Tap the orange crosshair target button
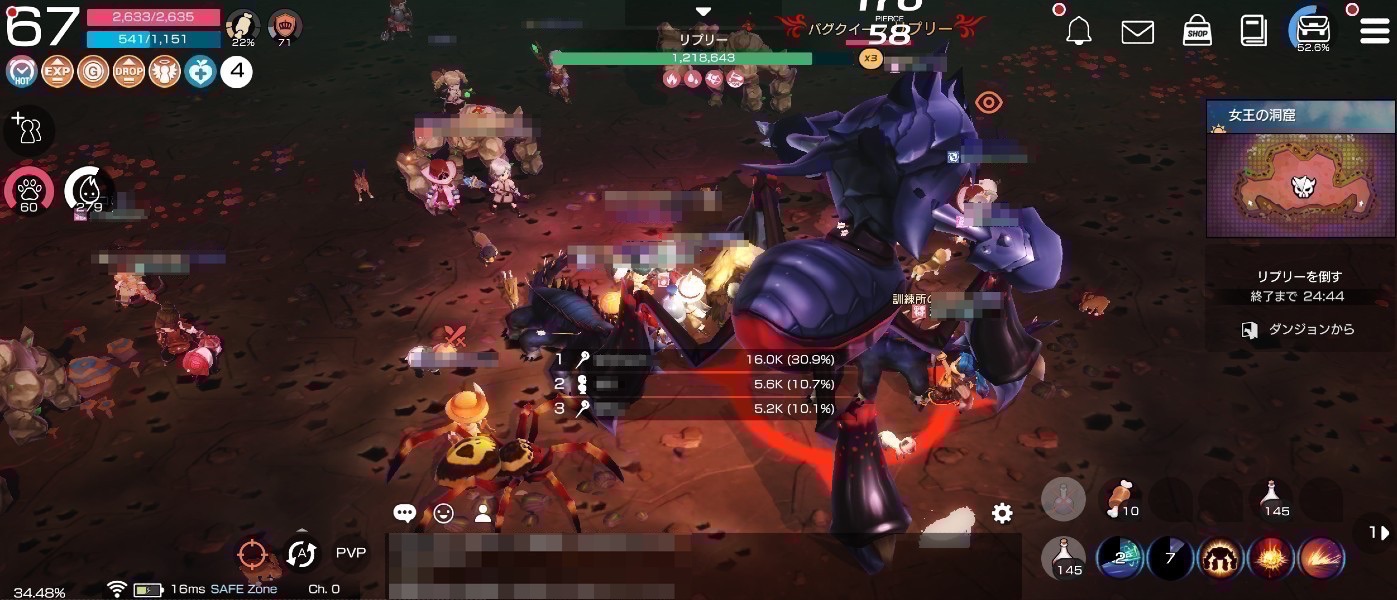1397x600 pixels. click(252, 554)
